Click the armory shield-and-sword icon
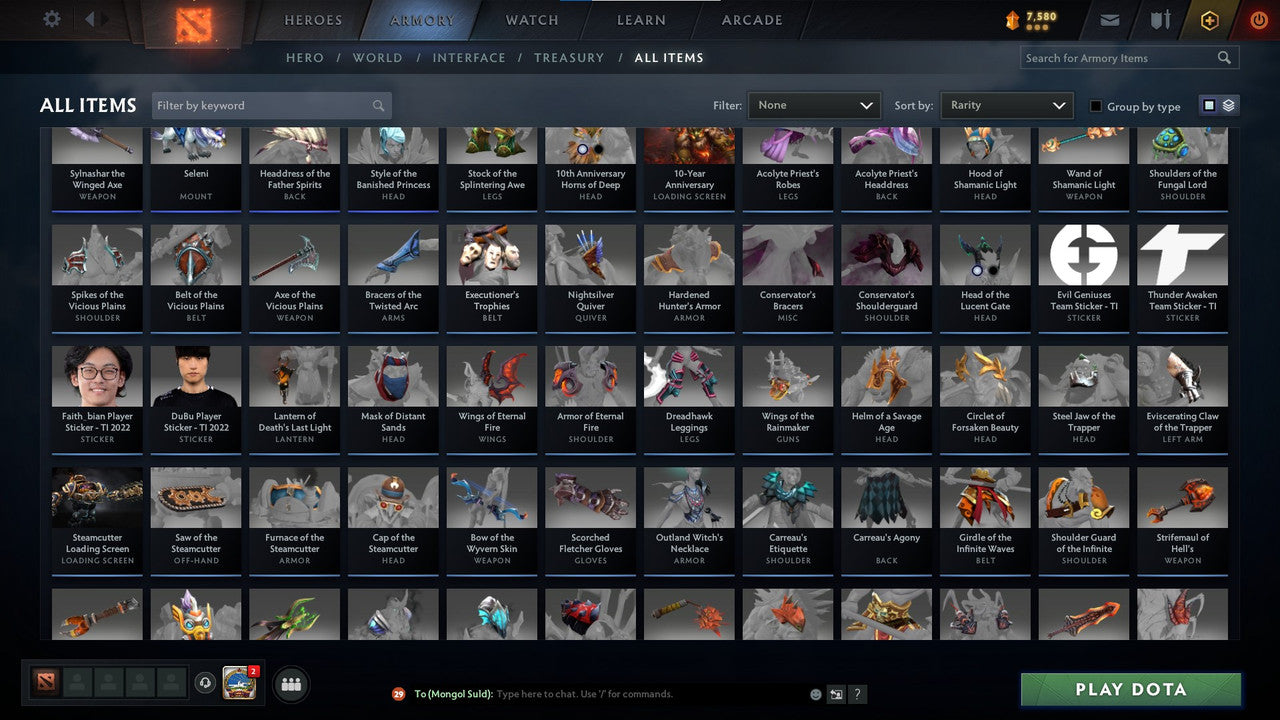Screen dimensions: 1280x720 point(1160,18)
